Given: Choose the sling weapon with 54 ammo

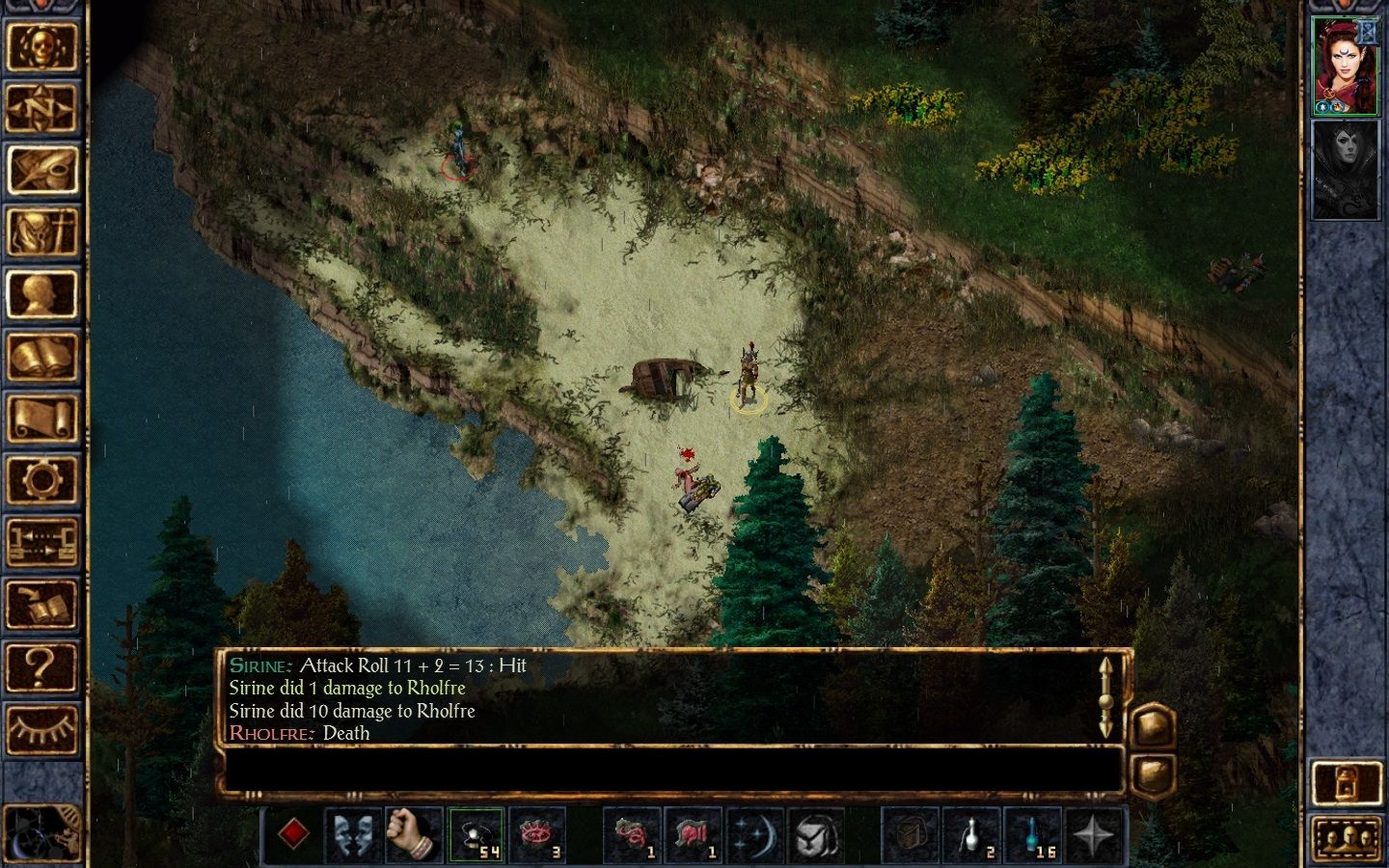Looking at the screenshot, I should coord(476,833).
